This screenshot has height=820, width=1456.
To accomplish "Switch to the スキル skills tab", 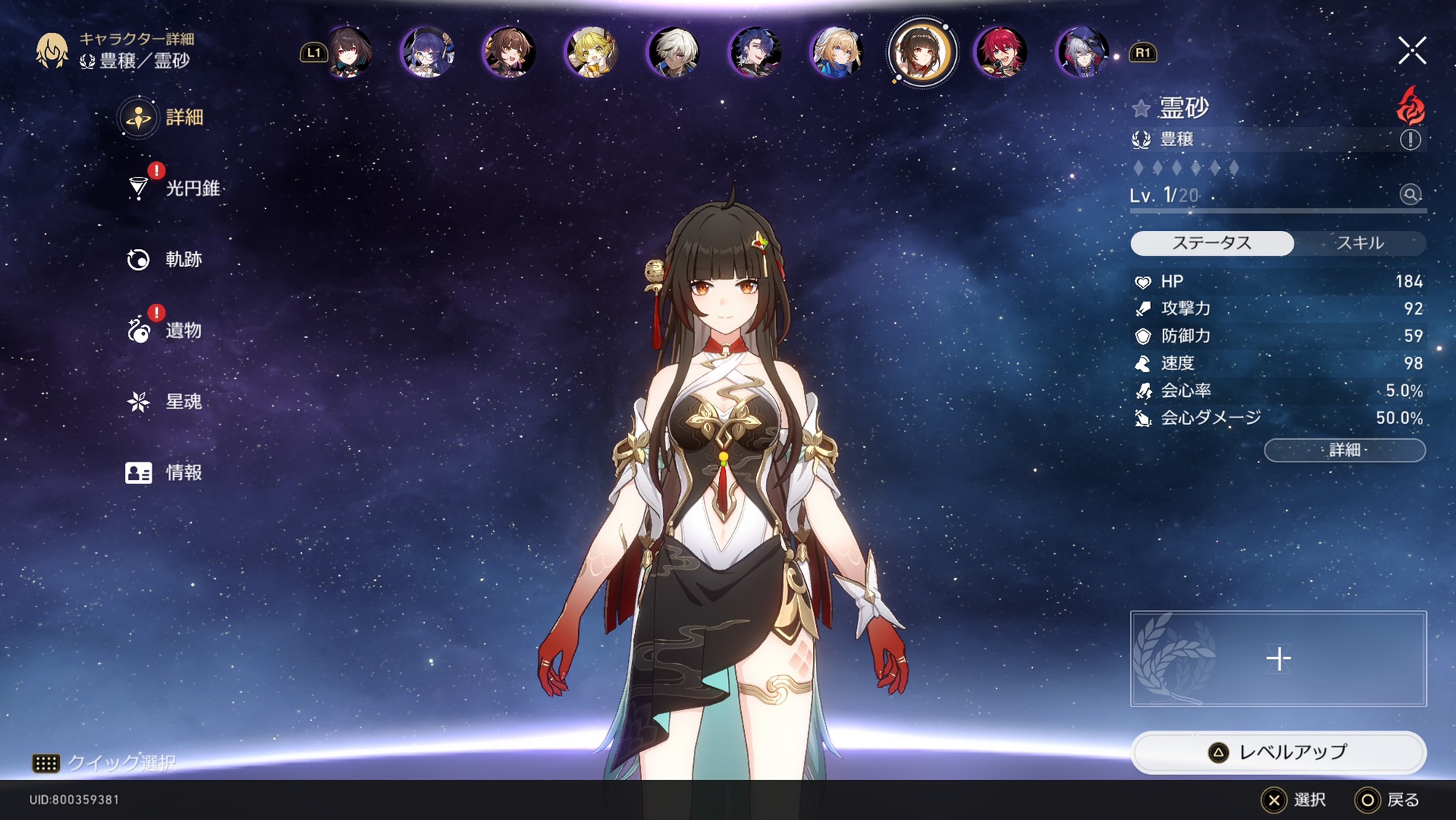I will point(1359,243).
